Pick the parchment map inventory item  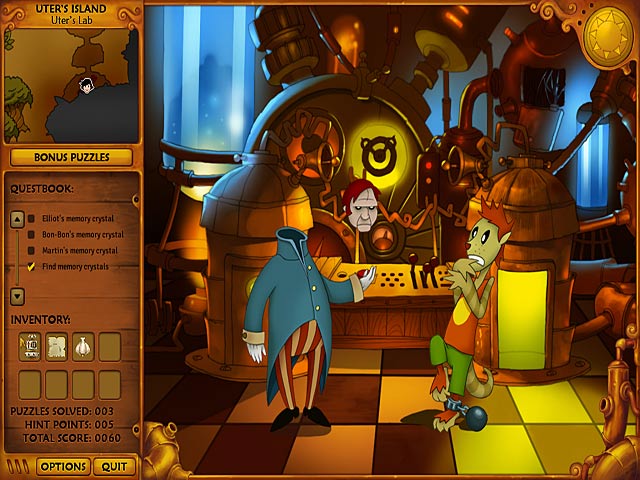[57, 346]
